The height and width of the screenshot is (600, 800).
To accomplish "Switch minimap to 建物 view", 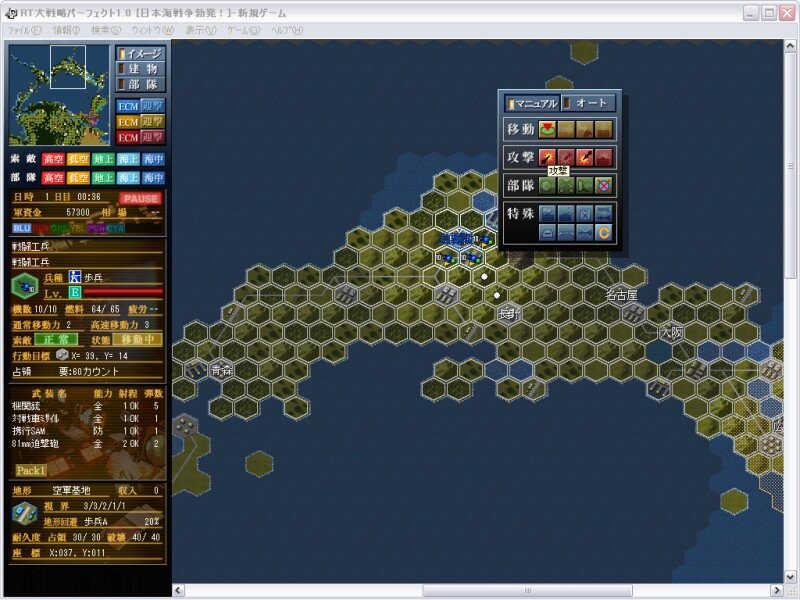I will pos(141,69).
